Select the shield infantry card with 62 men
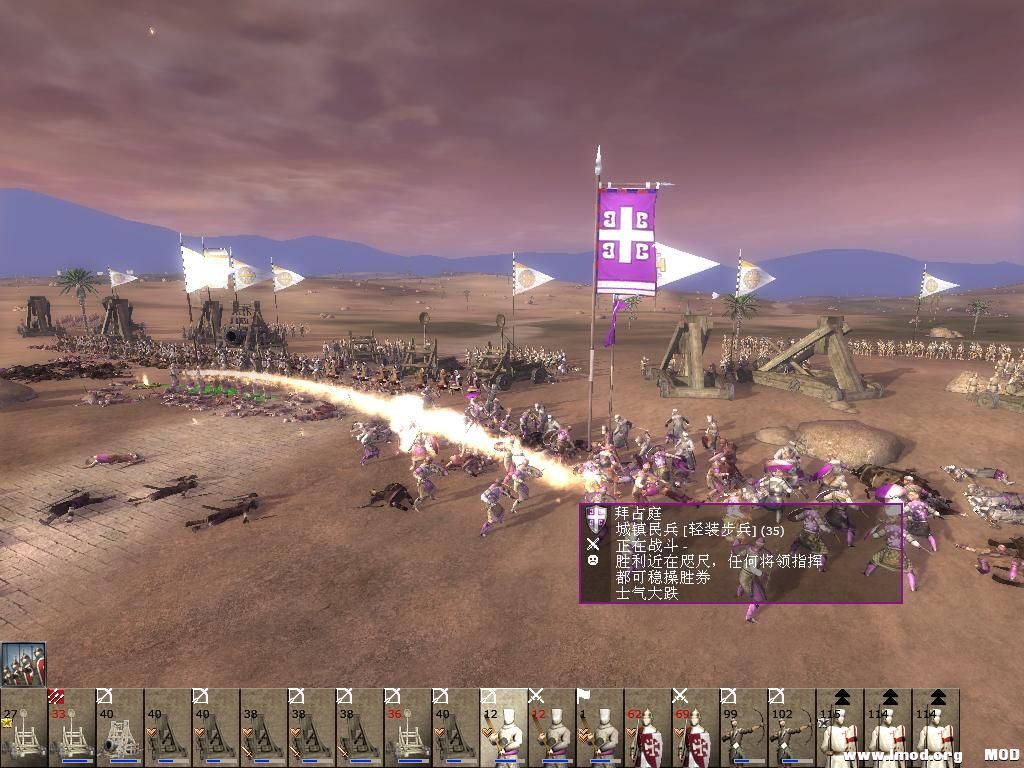This screenshot has height=768, width=1024. click(x=647, y=727)
